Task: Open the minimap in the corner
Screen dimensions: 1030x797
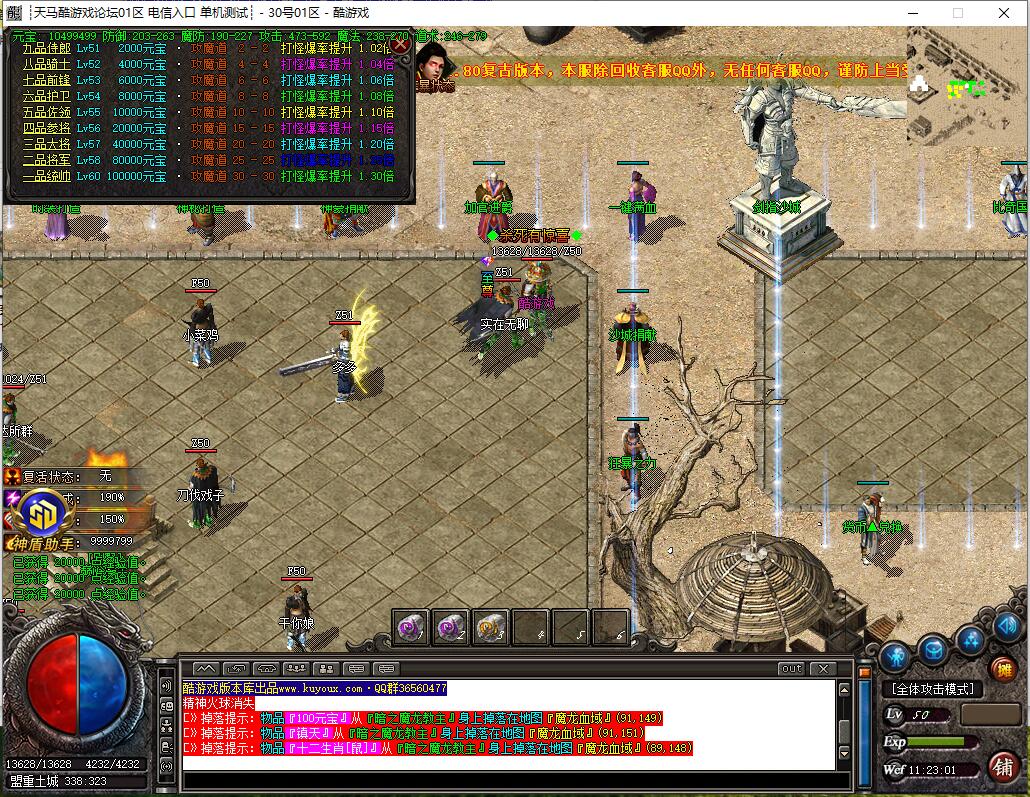Action: click(967, 86)
